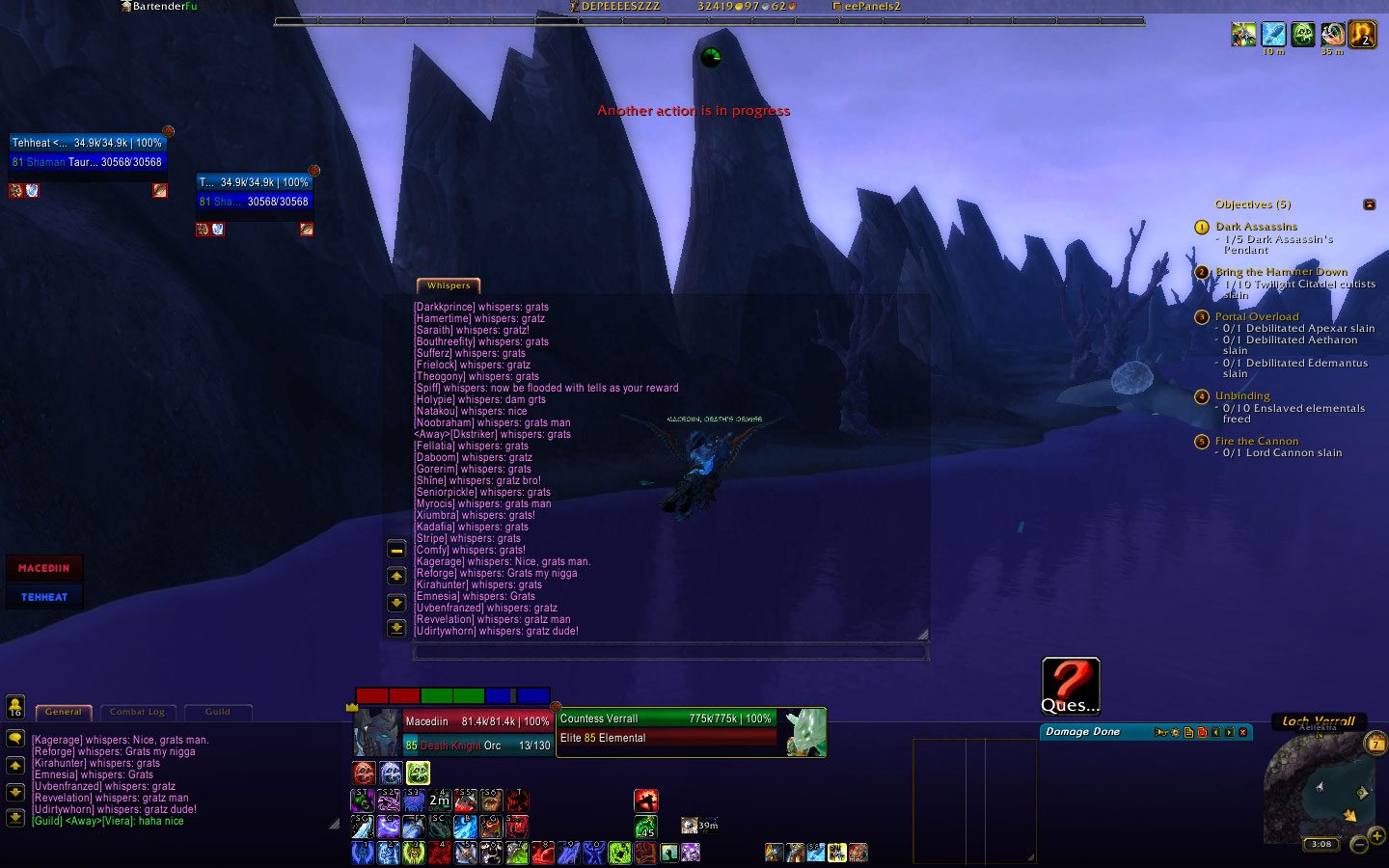This screenshot has width=1389, height=868.
Task: Click the Tehheat Shaman Tauren unit frame
Action: point(87,152)
